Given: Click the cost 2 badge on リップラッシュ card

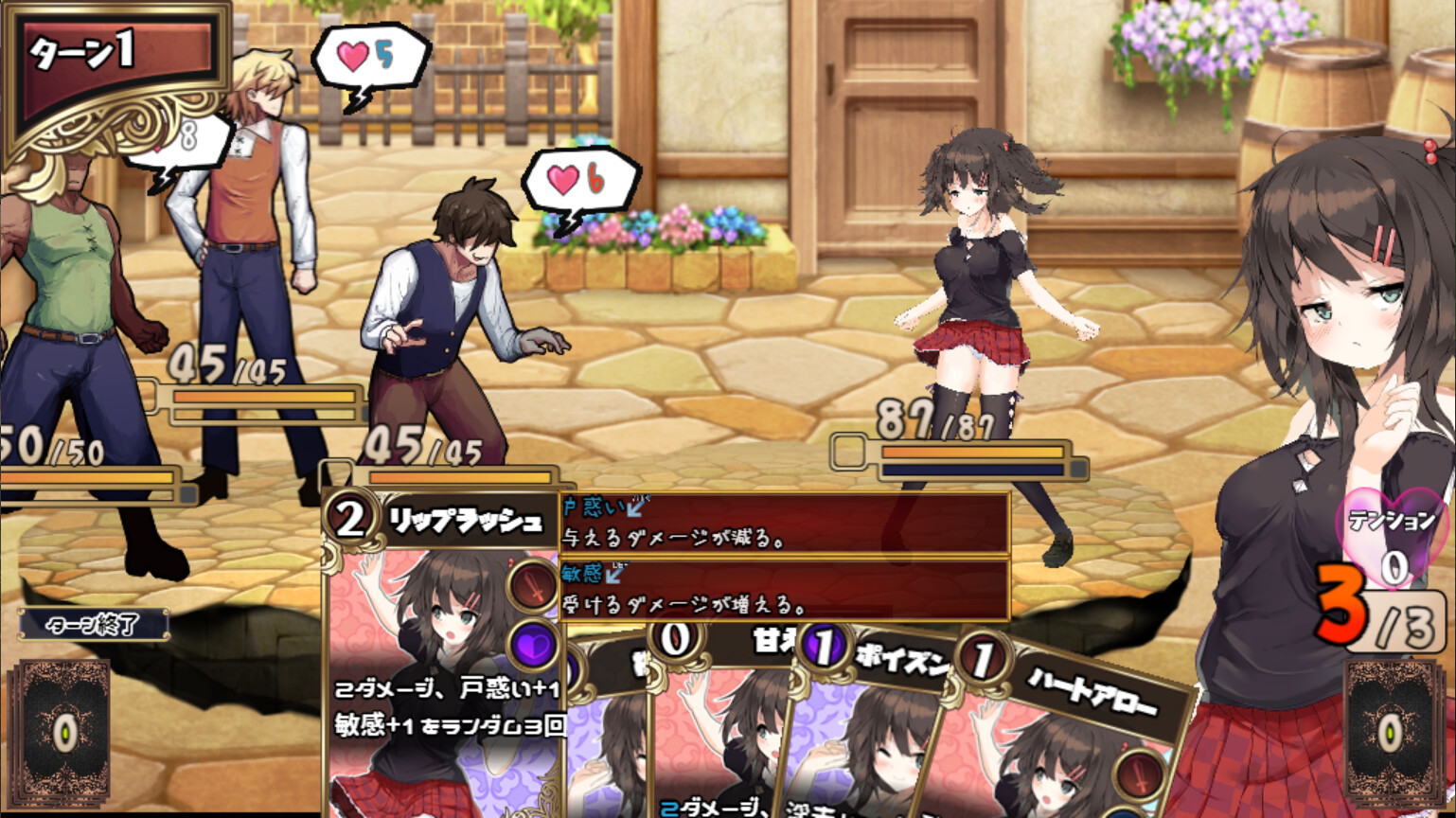Looking at the screenshot, I should pyautogui.click(x=350, y=519).
